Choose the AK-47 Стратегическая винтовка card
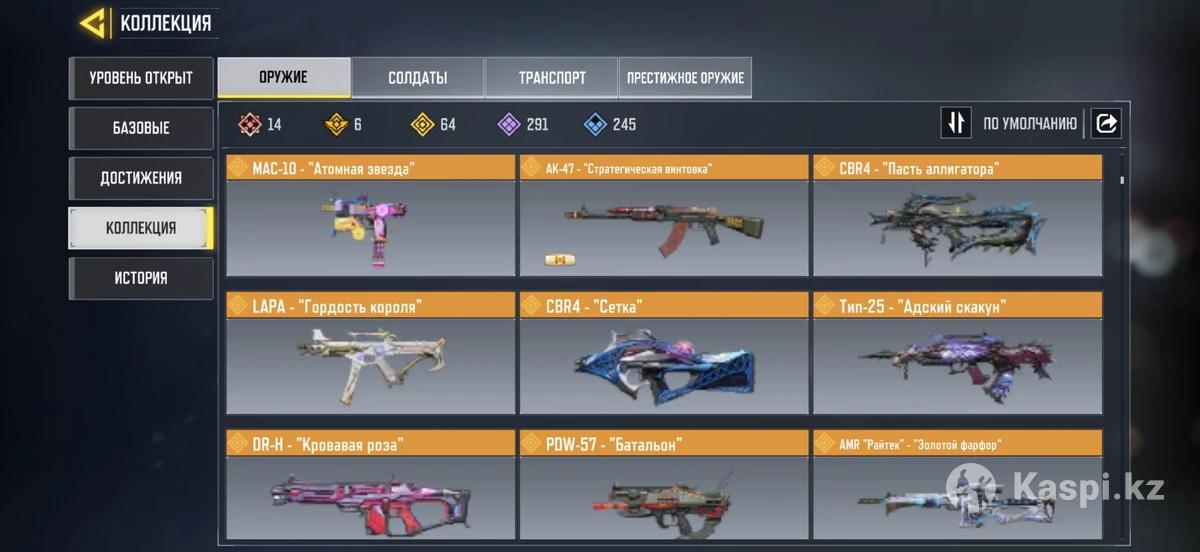The image size is (1200, 552). tap(663, 228)
